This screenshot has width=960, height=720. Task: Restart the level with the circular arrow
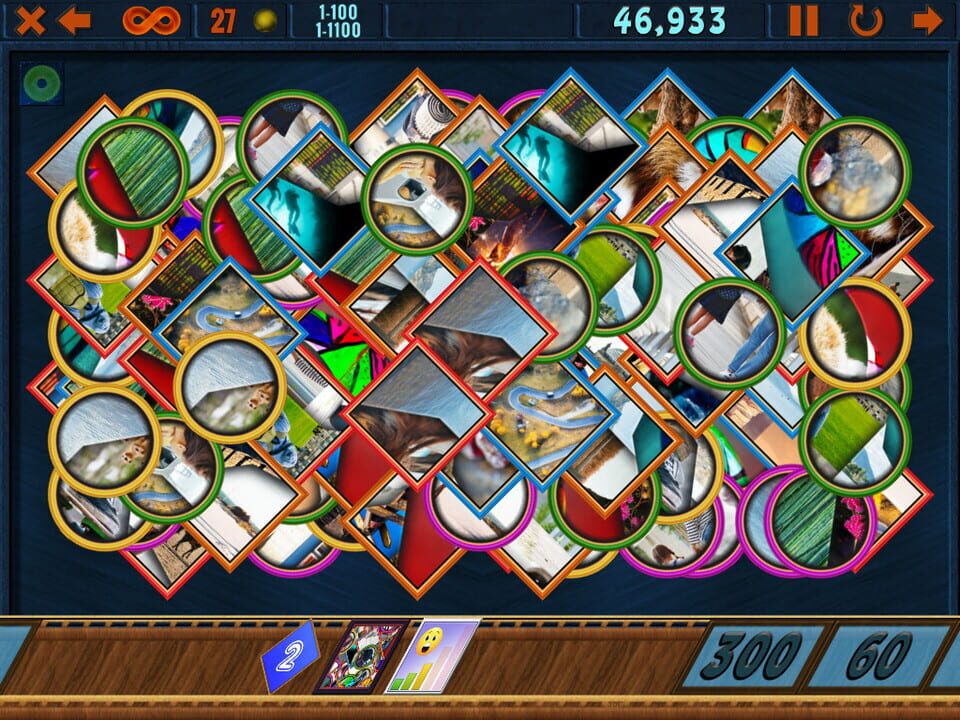point(866,20)
